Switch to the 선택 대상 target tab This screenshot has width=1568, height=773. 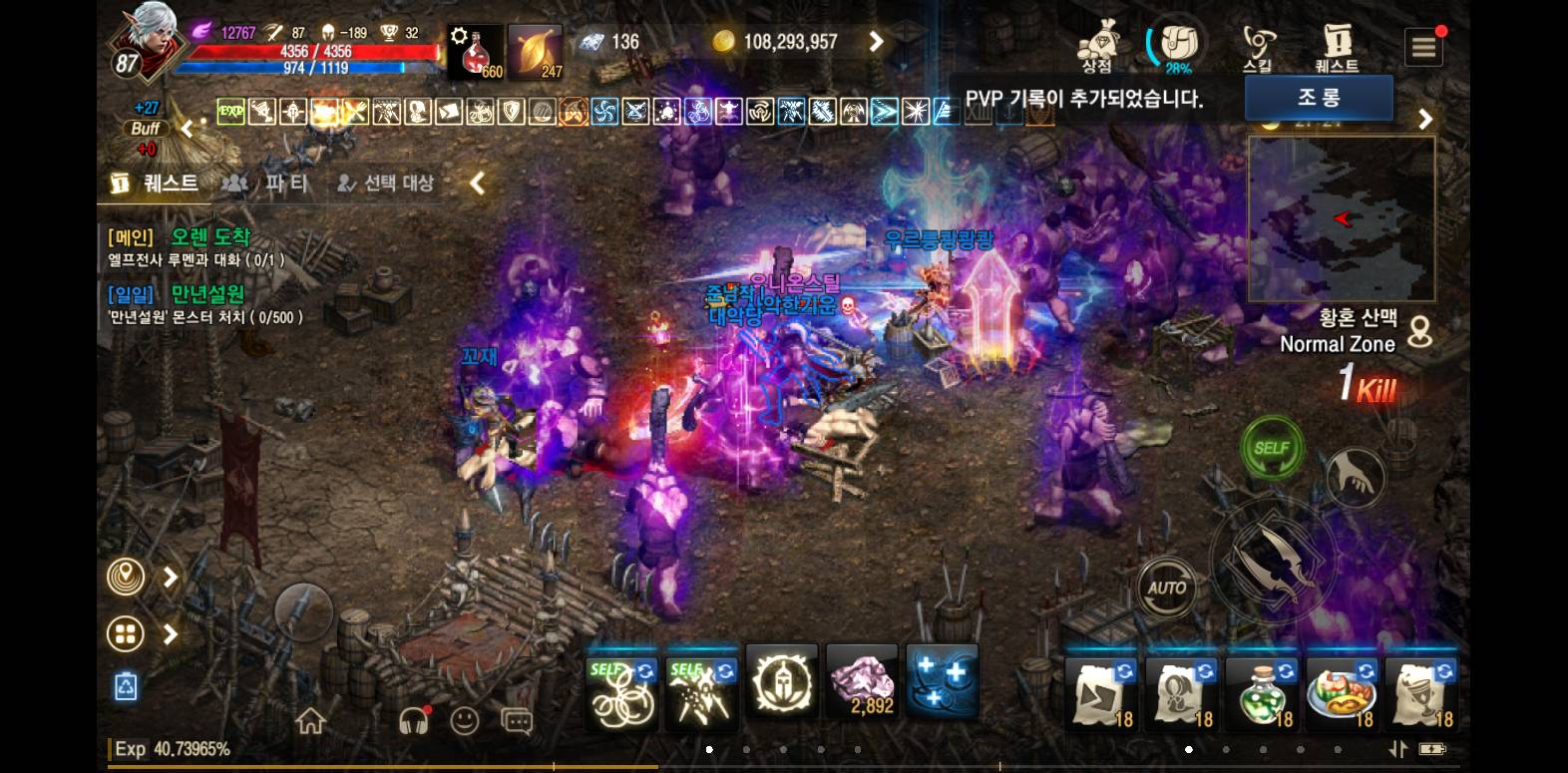[x=386, y=184]
